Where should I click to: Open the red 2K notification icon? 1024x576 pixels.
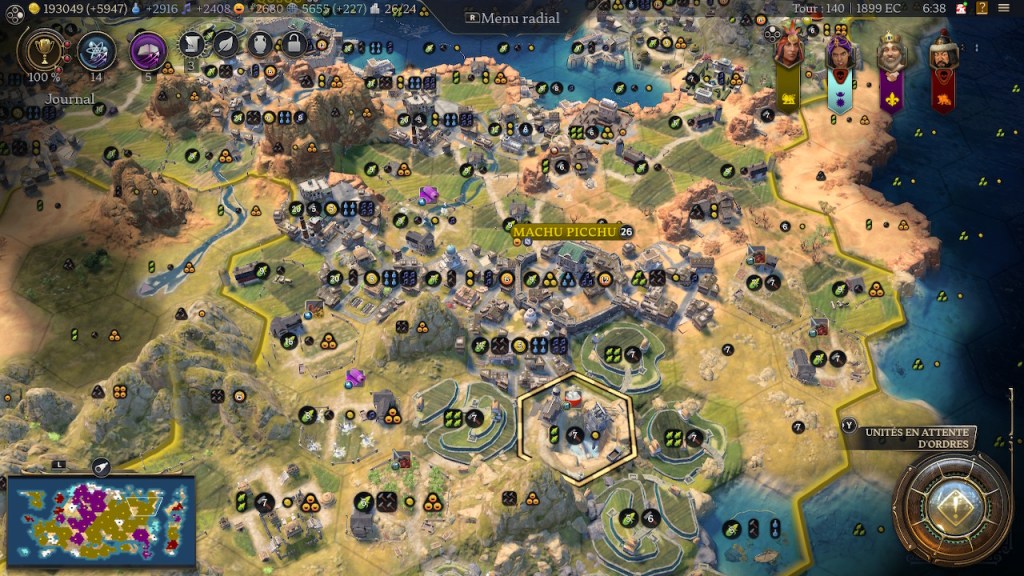[x=959, y=9]
